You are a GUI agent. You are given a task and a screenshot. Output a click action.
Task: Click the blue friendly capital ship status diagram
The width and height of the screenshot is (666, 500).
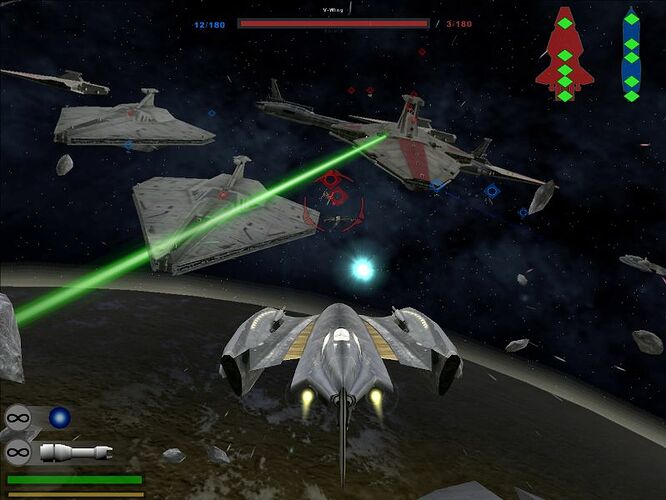click(x=631, y=55)
